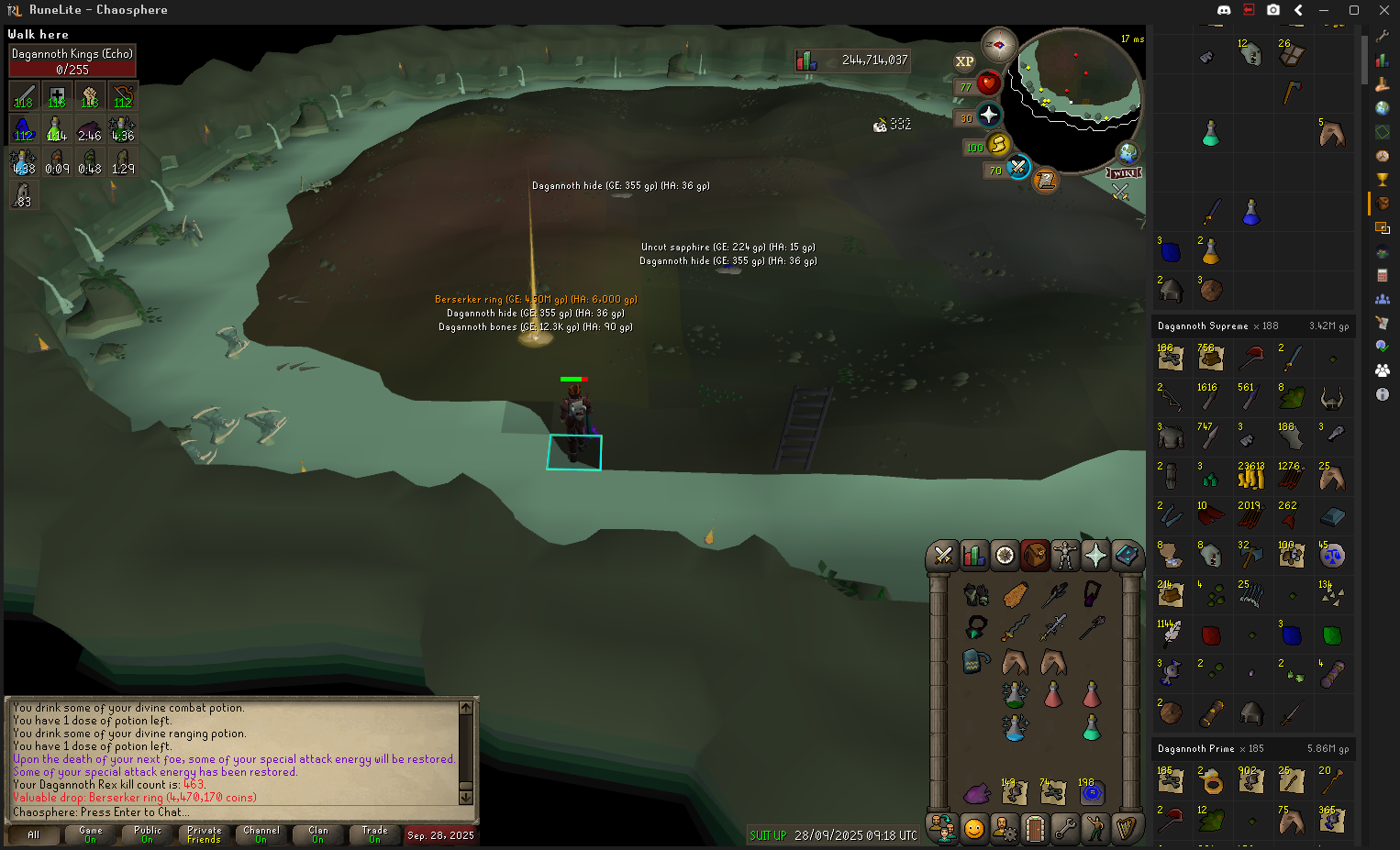The height and width of the screenshot is (850, 1400).
Task: Open the Clan chat tab
Action: coord(317,834)
